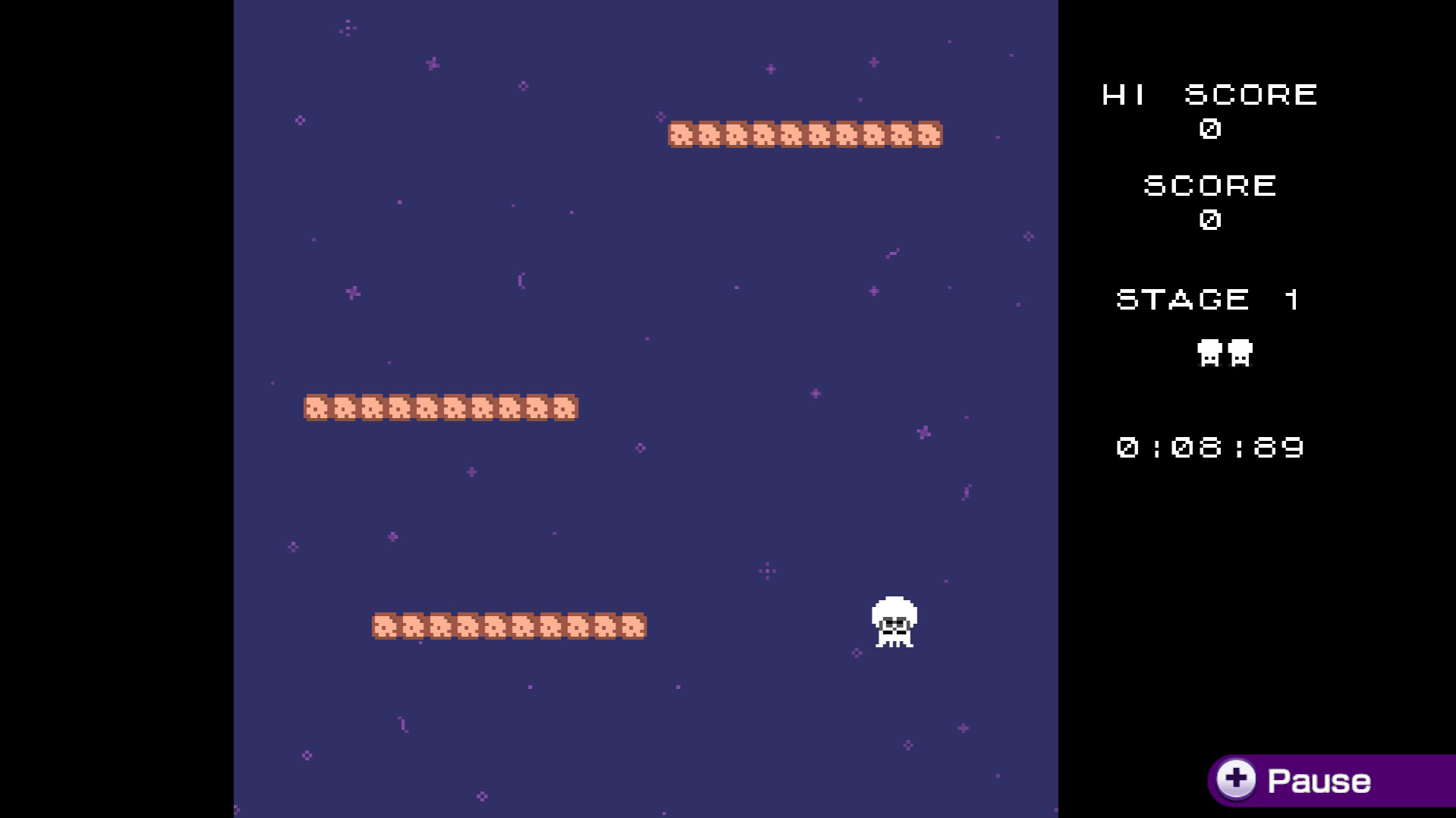Click the hi score value showing 0
The image size is (1456, 818).
click(x=1209, y=130)
